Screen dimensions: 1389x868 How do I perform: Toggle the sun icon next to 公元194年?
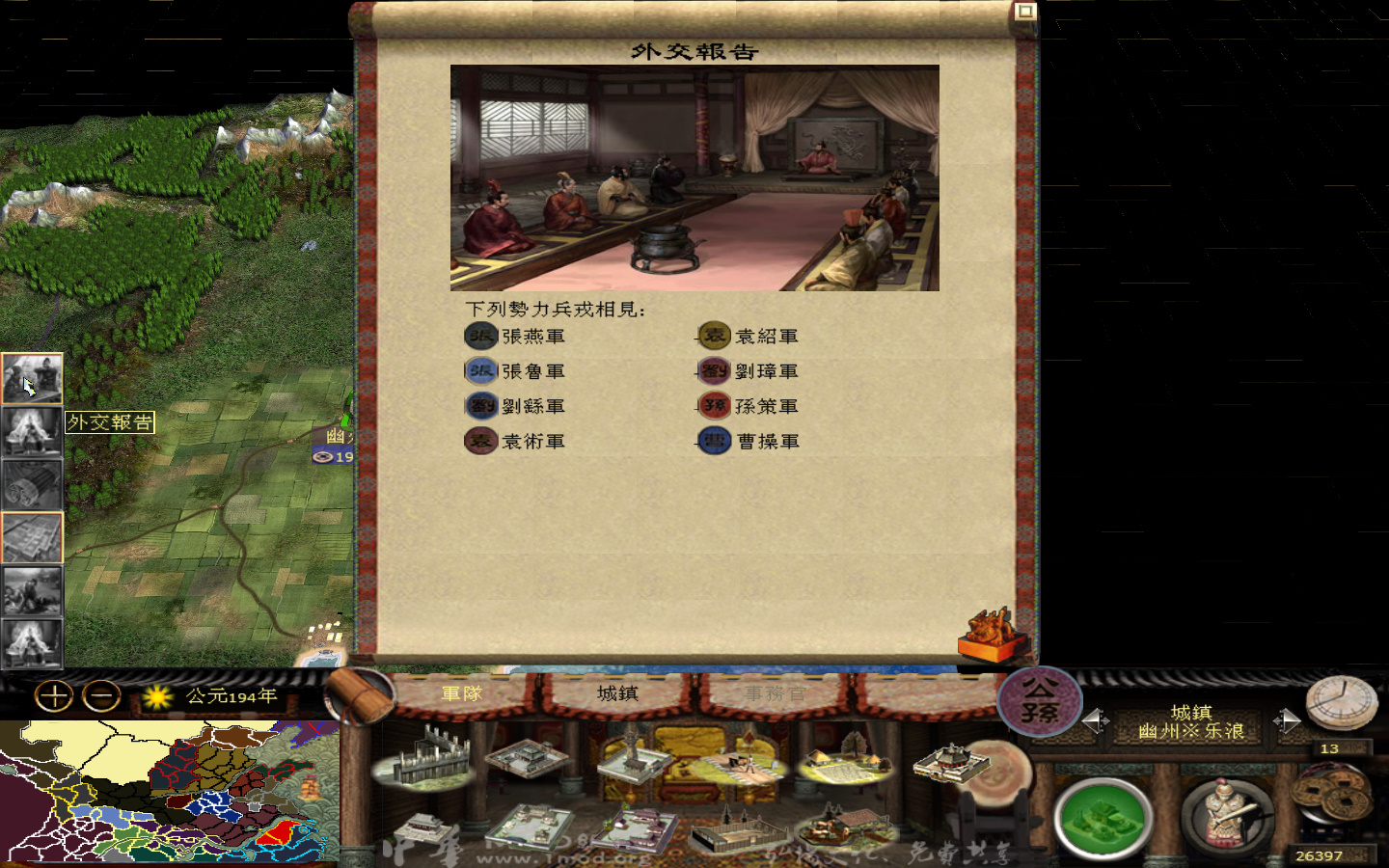point(154,697)
